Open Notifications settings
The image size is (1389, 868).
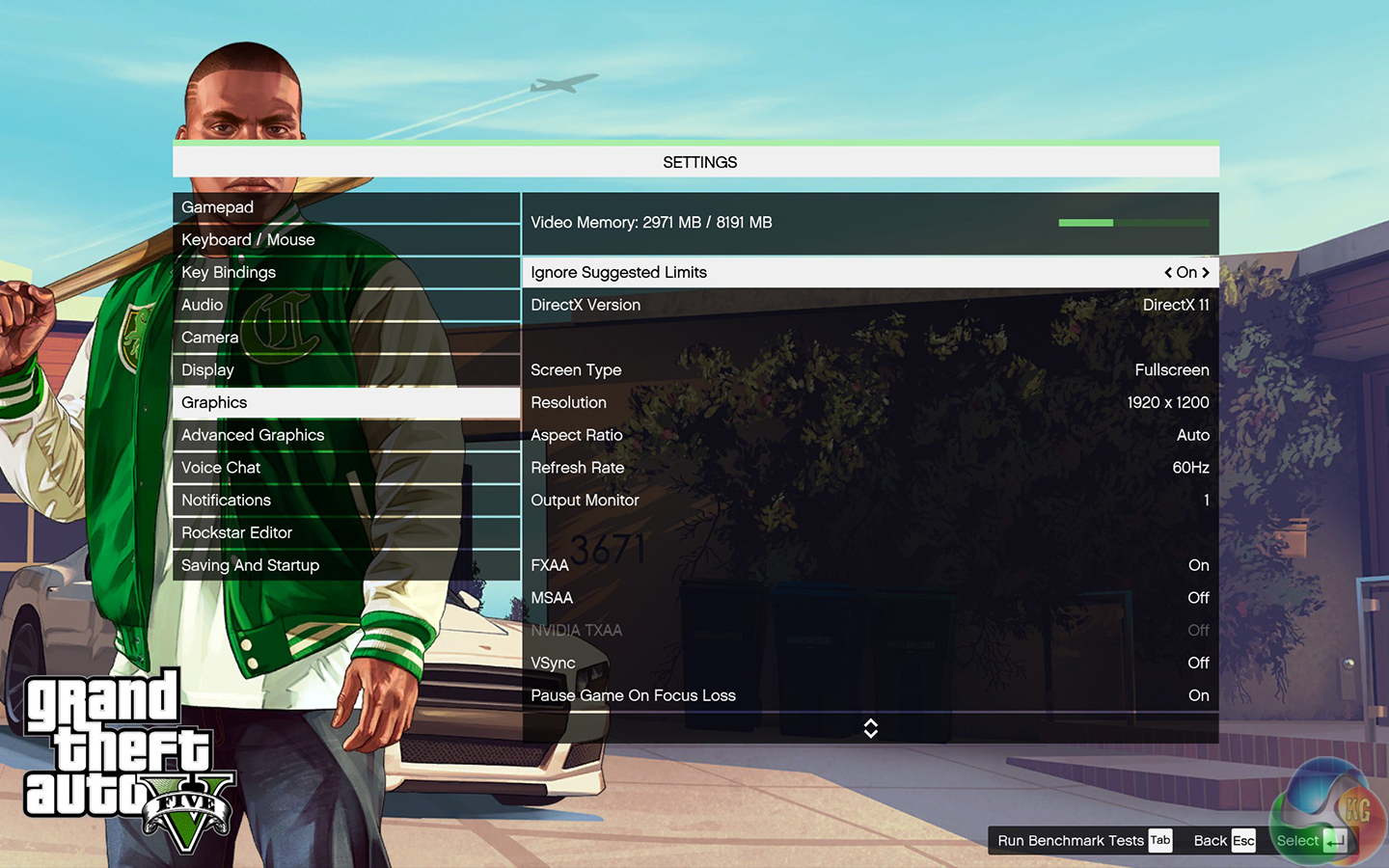pyautogui.click(x=345, y=501)
